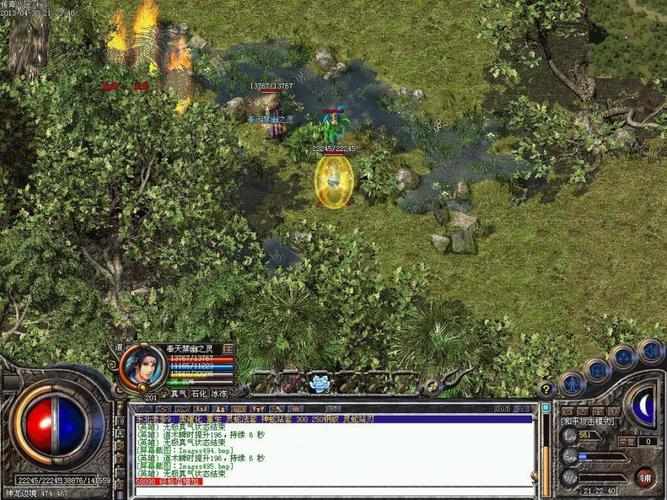Open help via the yellow question mark
Screen dimensions: 667x500
(546, 388)
